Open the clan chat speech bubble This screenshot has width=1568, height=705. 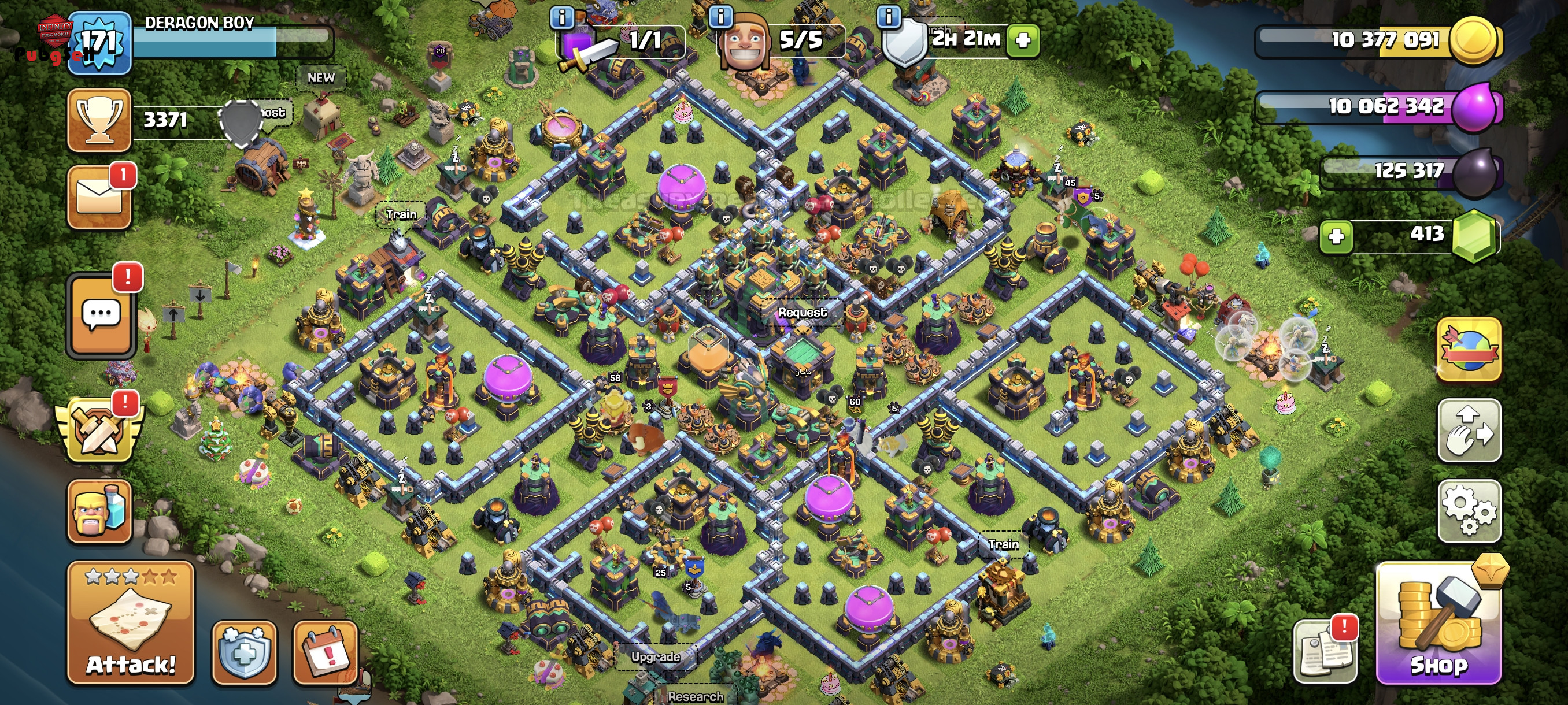(101, 314)
